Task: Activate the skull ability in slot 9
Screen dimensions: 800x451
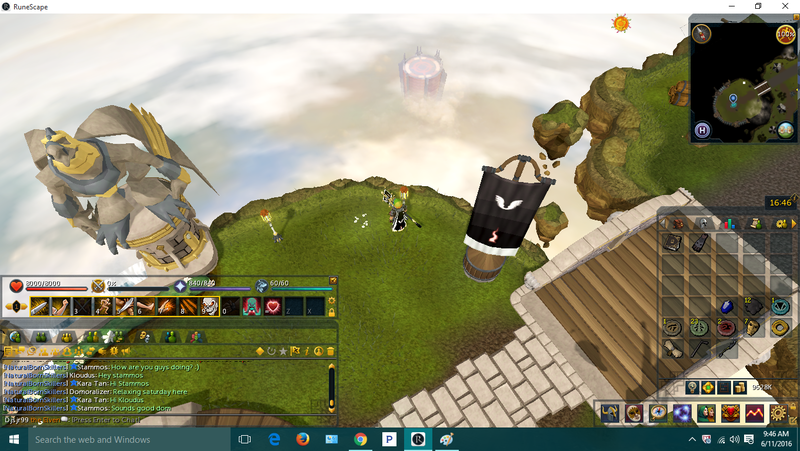Action: click(x=210, y=306)
